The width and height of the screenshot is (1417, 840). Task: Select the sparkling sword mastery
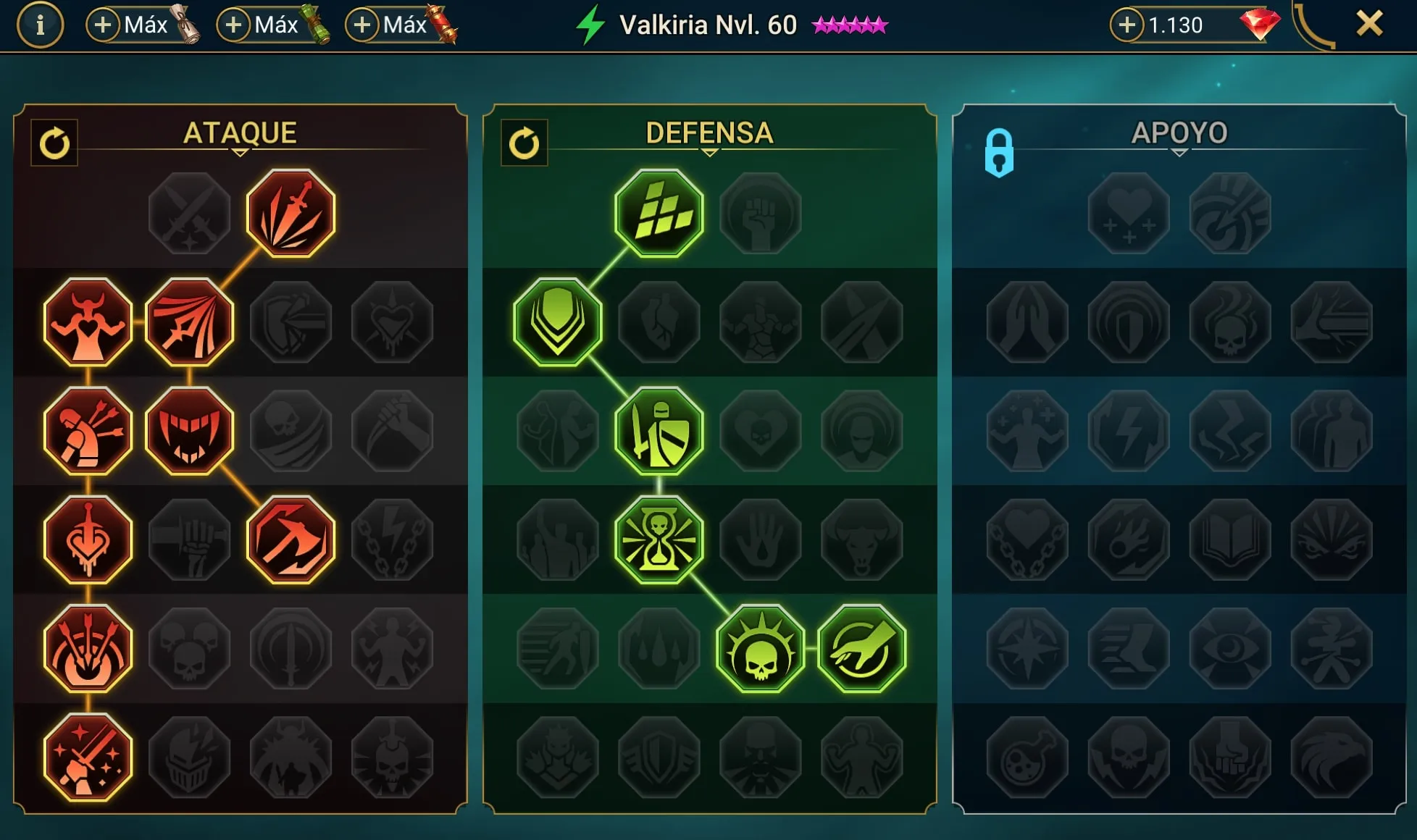(88, 757)
